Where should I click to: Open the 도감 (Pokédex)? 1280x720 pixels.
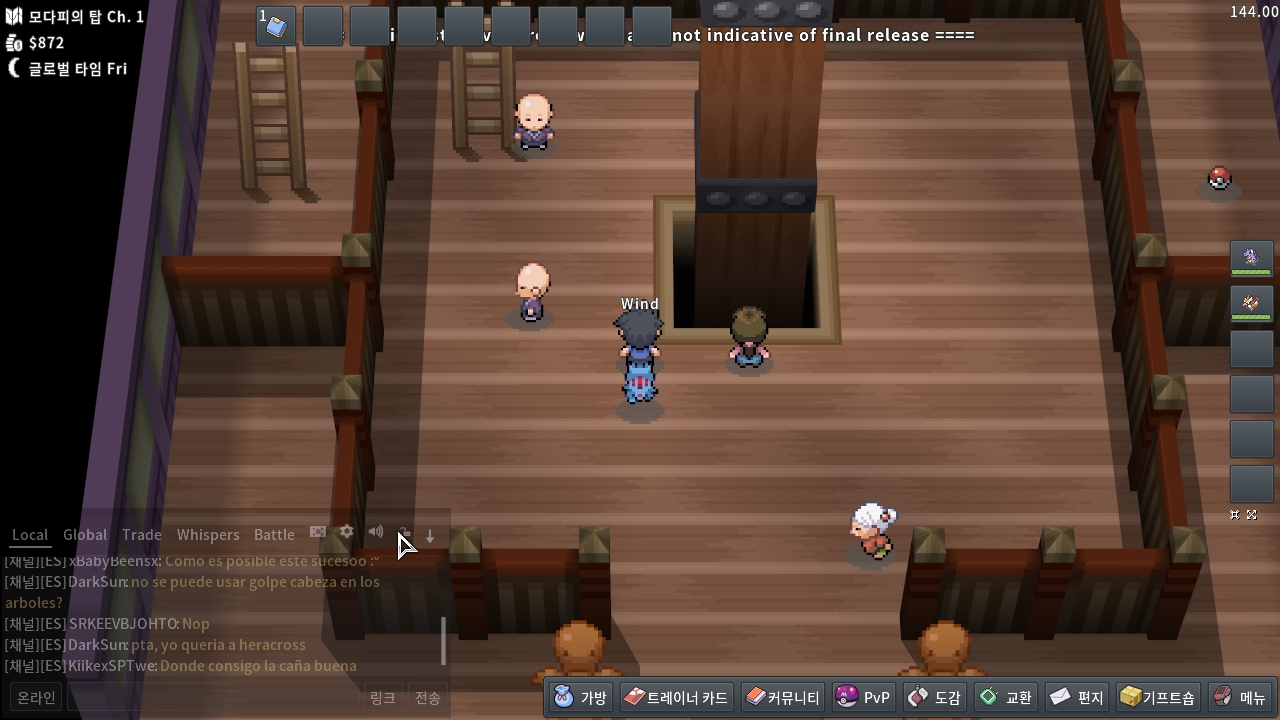click(x=934, y=697)
